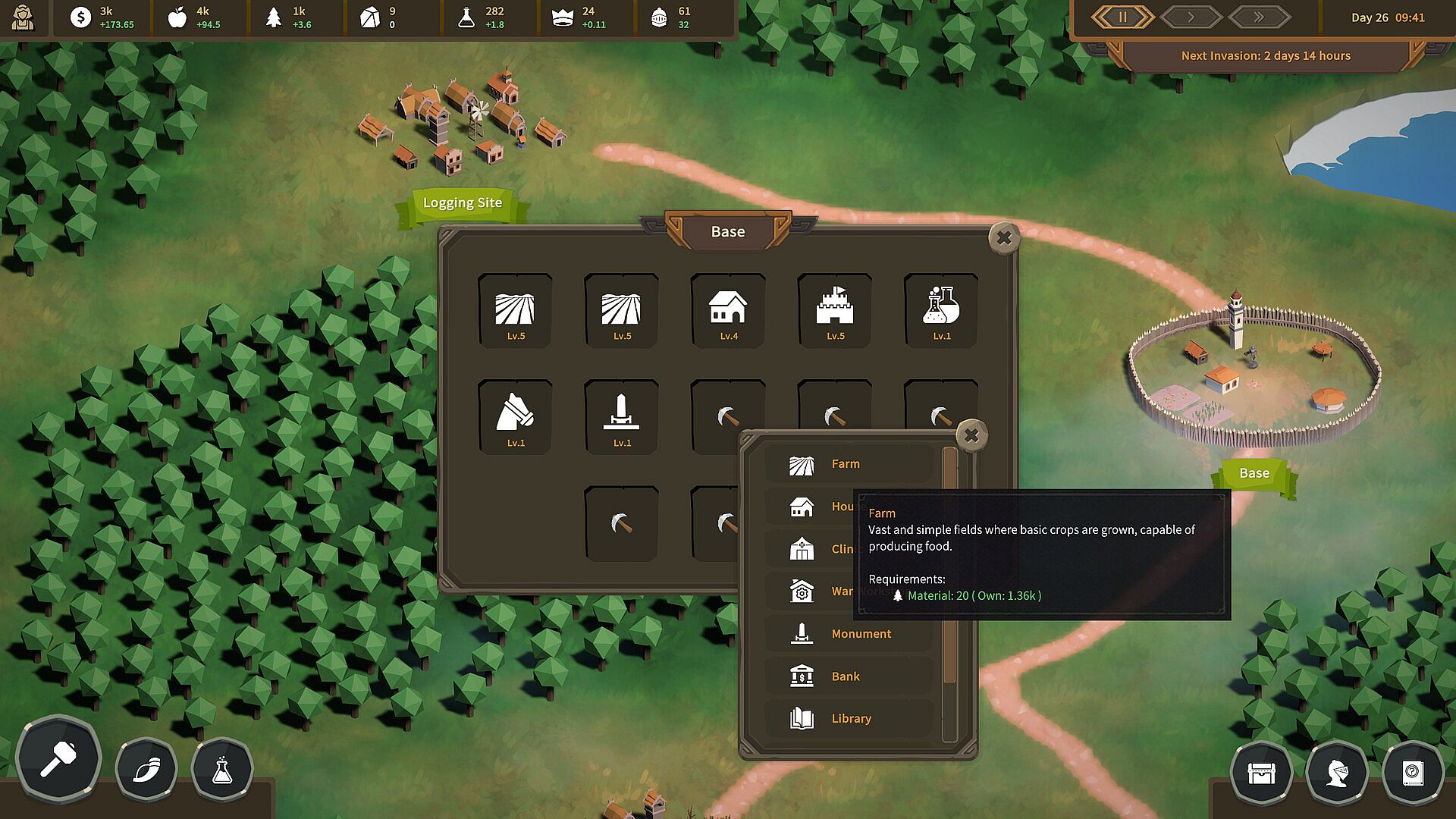Open the hammer build menu
1456x819 pixels.
[58, 759]
